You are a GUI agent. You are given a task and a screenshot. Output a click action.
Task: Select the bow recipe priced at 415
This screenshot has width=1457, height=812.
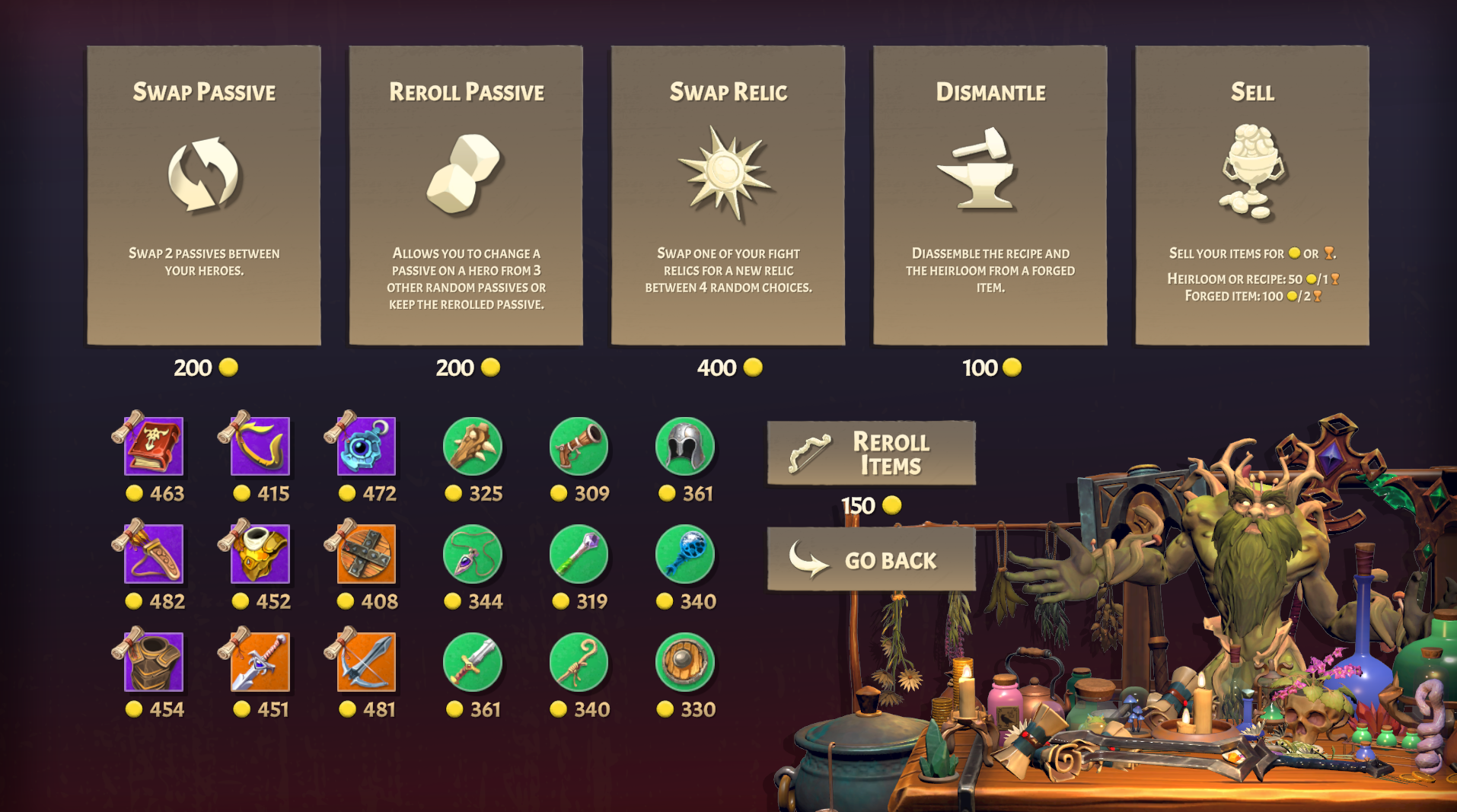click(x=258, y=449)
